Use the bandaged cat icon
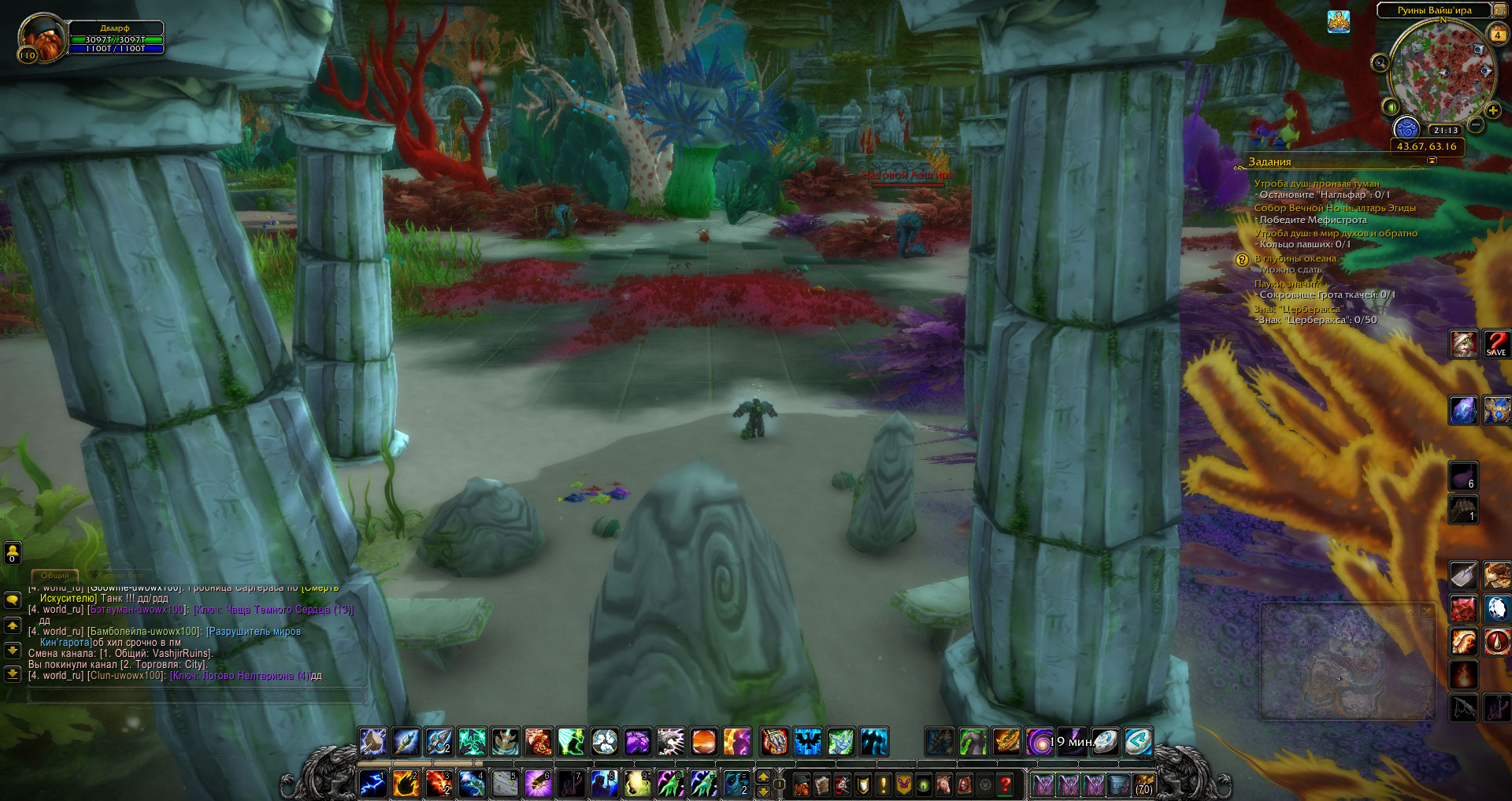 pyautogui.click(x=1463, y=344)
